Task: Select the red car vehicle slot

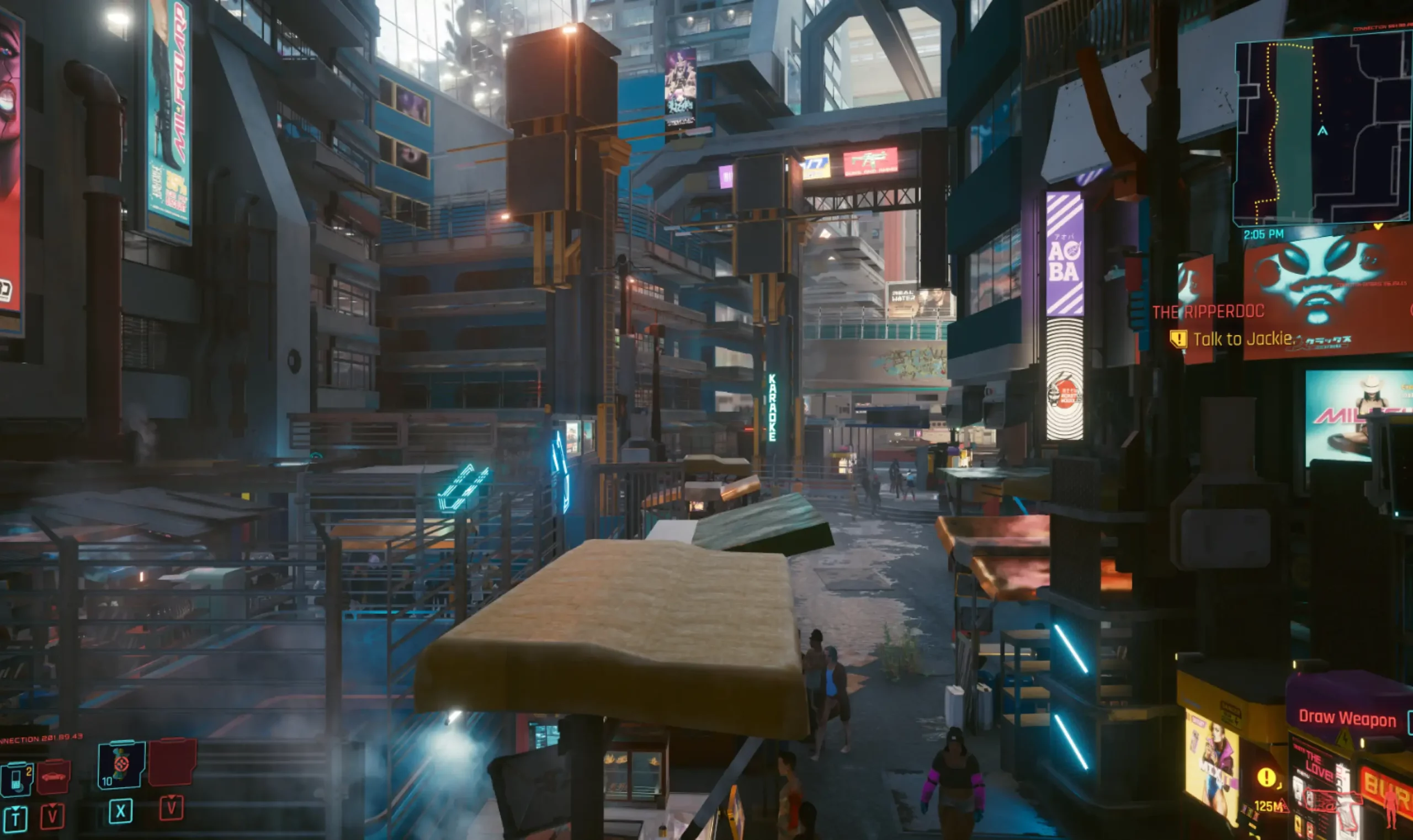Action: coord(54,777)
